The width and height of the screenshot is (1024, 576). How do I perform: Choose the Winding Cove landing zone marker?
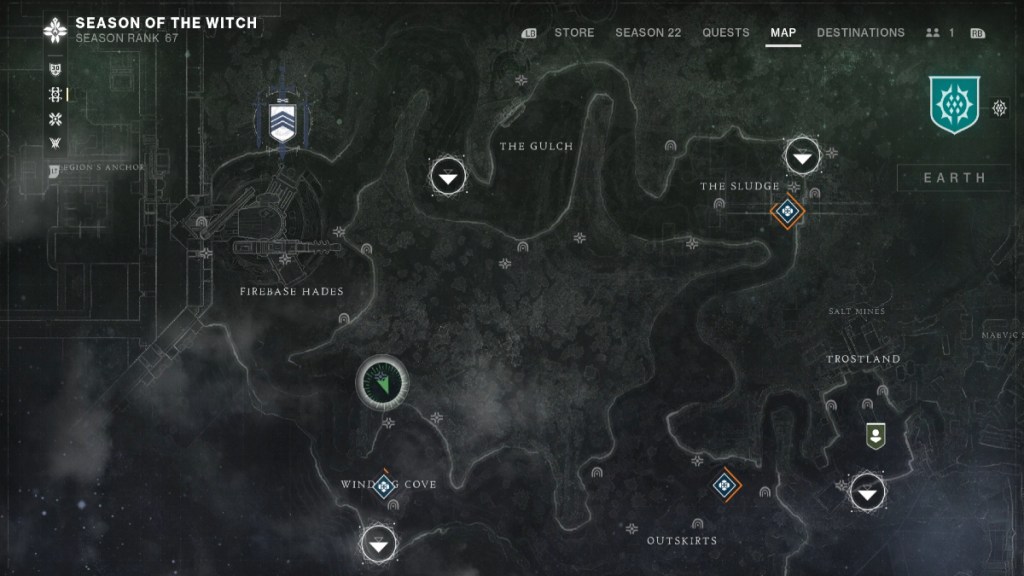(x=378, y=544)
